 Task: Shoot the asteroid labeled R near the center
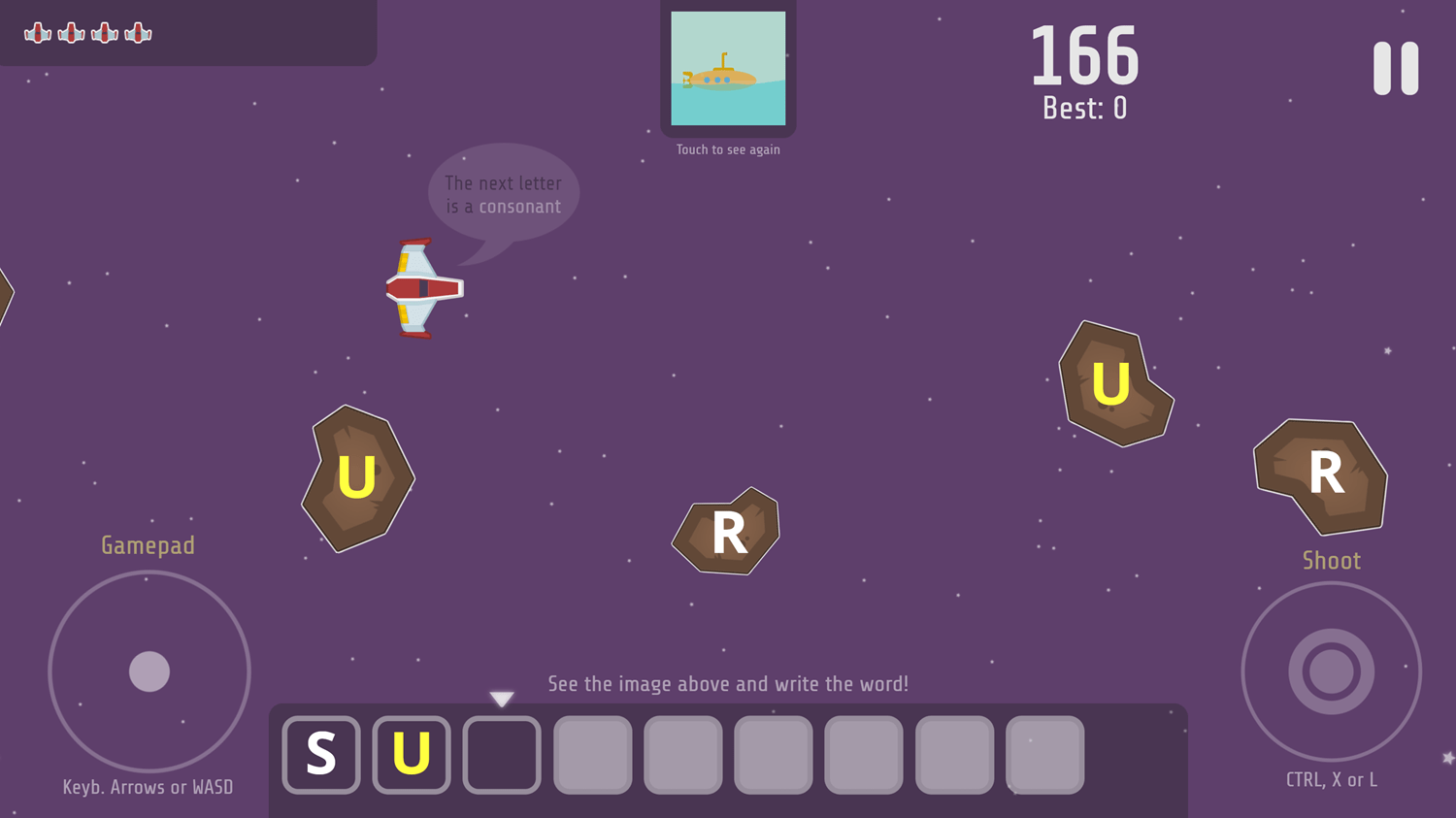(x=726, y=532)
